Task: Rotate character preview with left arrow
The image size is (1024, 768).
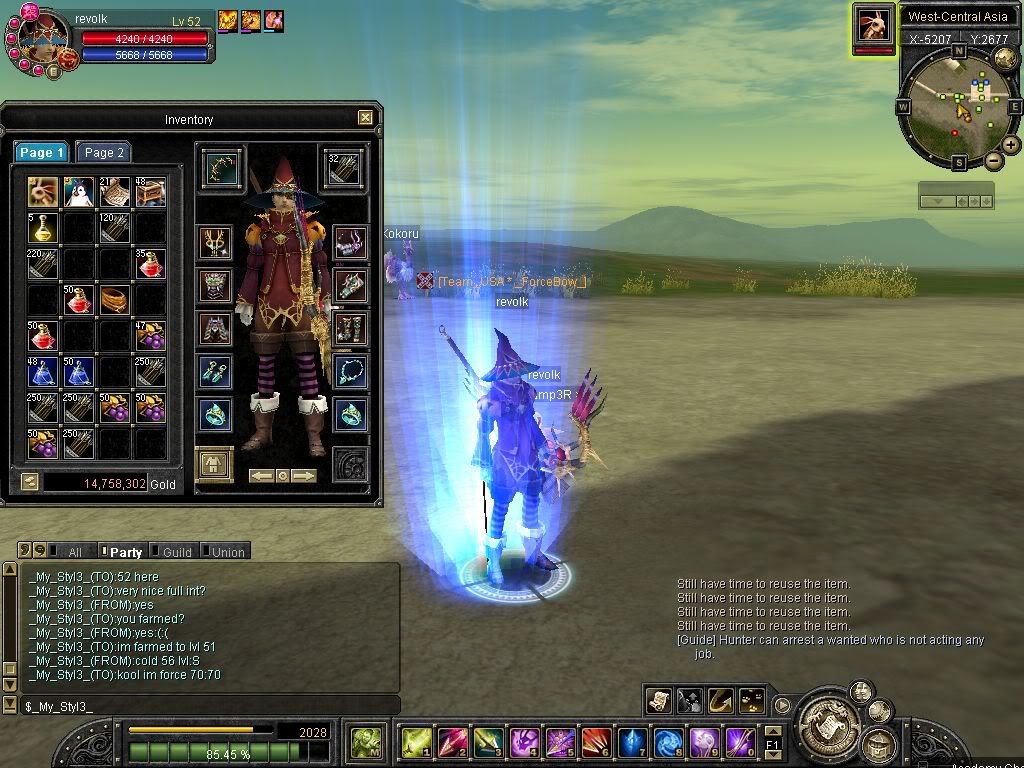Action: pyautogui.click(x=262, y=476)
